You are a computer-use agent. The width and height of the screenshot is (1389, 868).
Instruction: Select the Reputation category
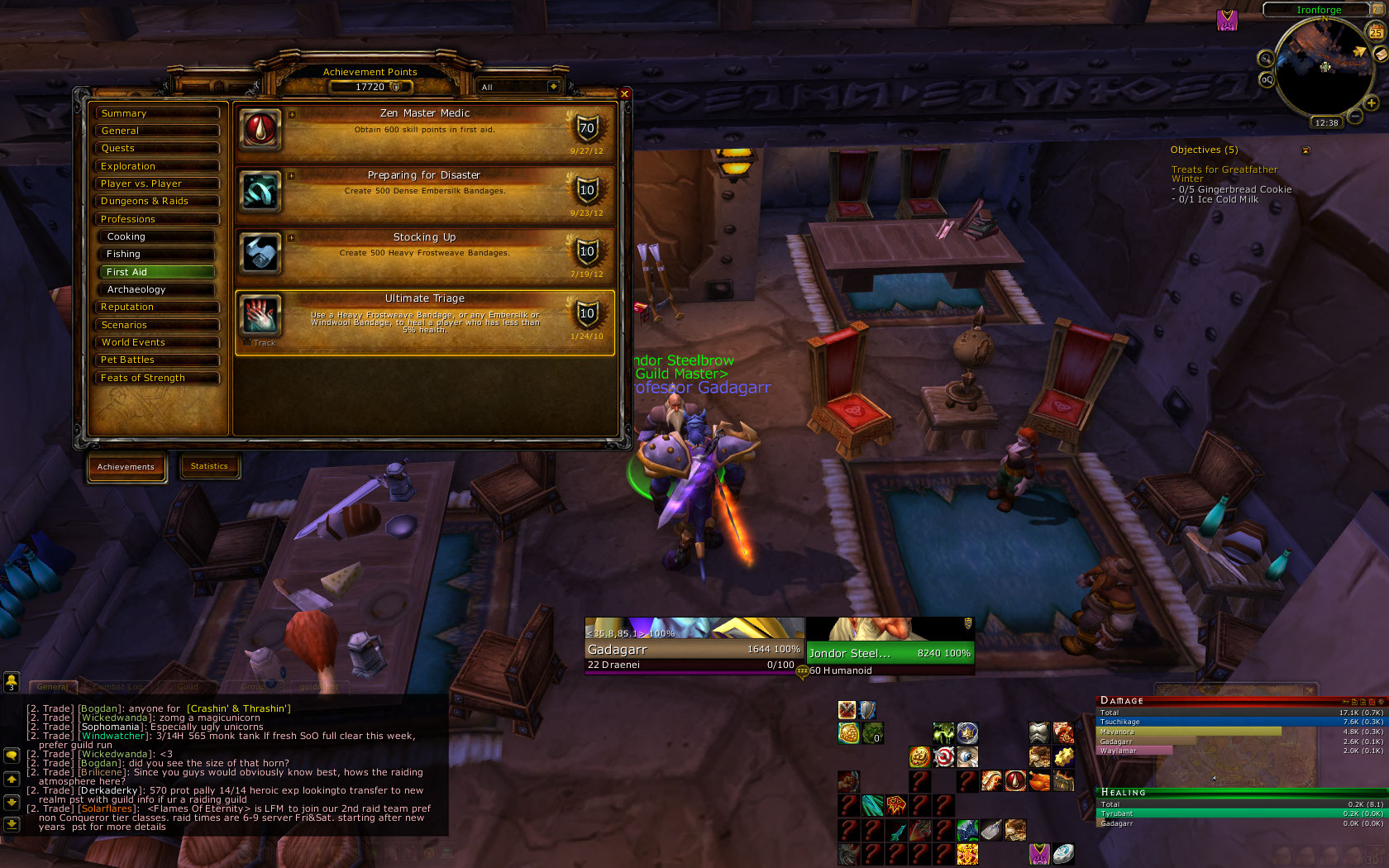[x=157, y=307]
